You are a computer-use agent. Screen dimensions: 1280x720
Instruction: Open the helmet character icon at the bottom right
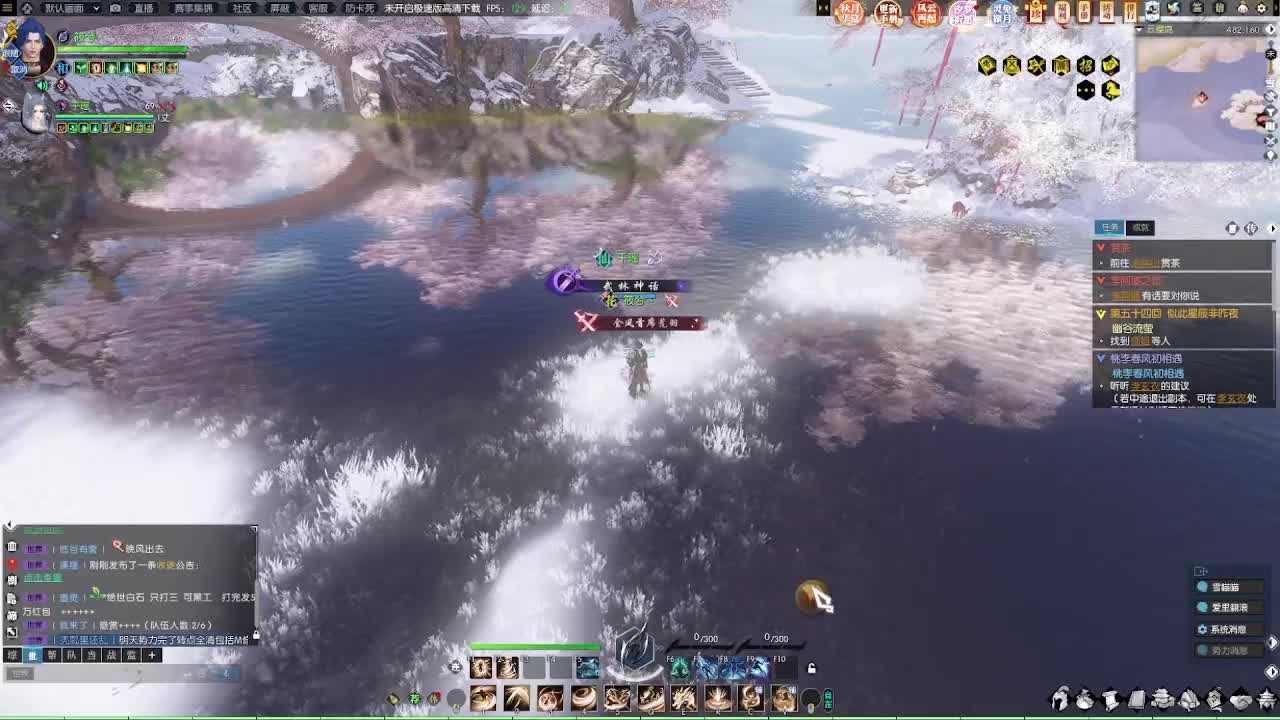1061,700
